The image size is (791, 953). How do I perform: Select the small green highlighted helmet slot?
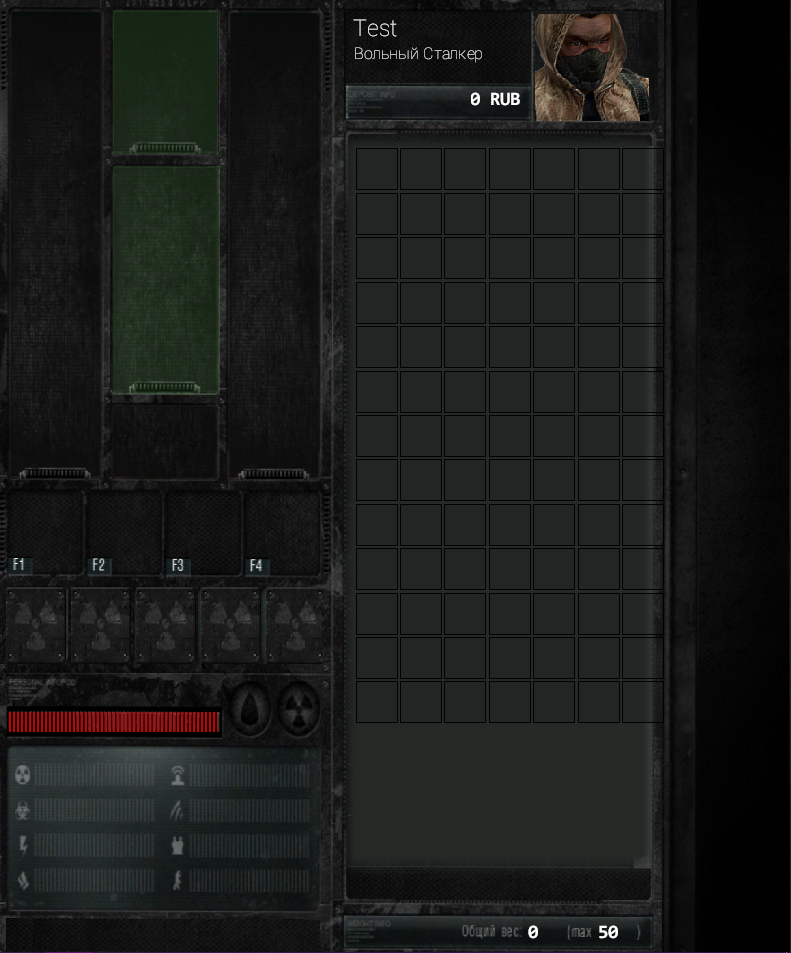pyautogui.click(x=166, y=82)
